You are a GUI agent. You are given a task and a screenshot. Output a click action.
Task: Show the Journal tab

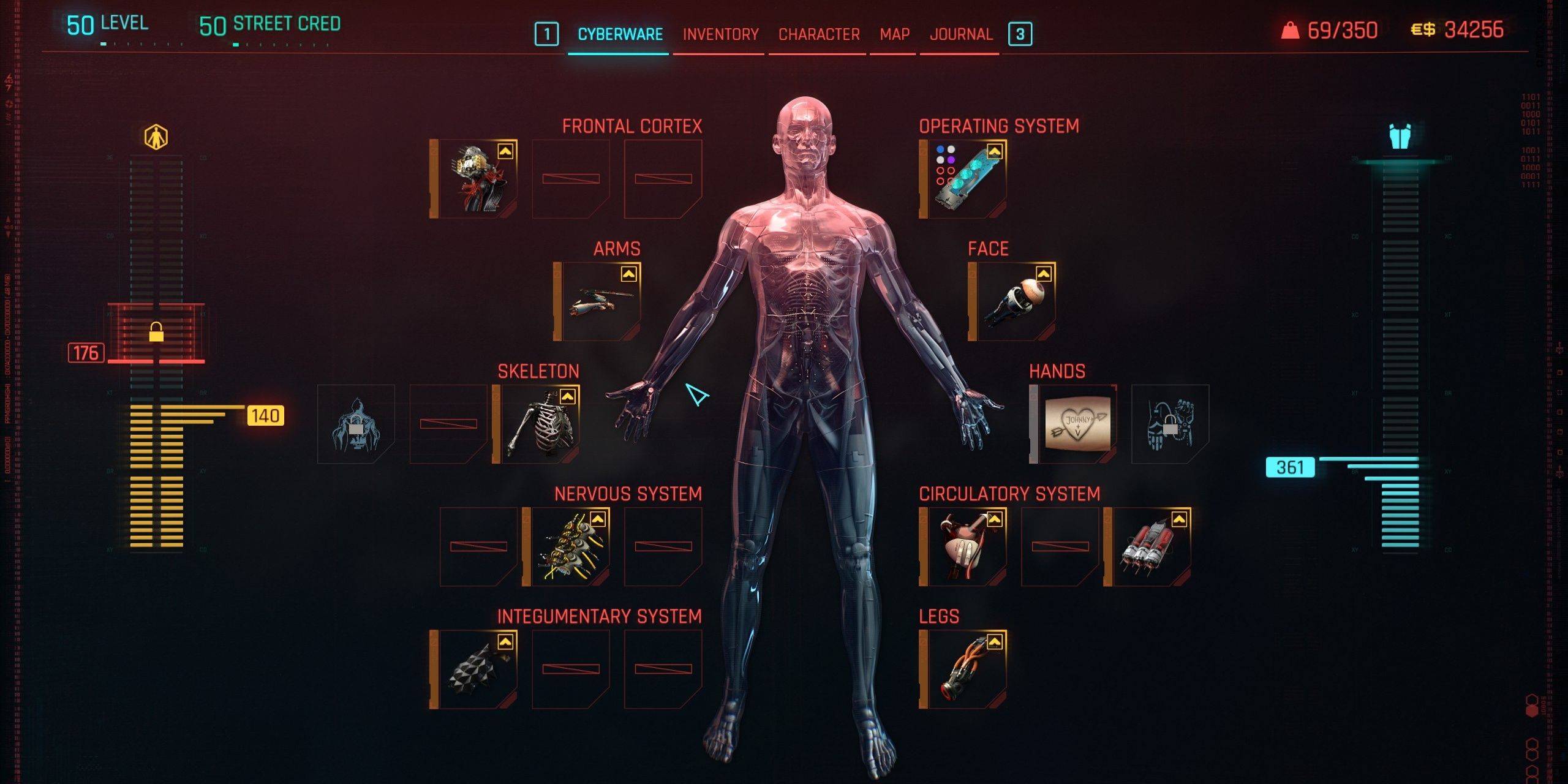[961, 34]
